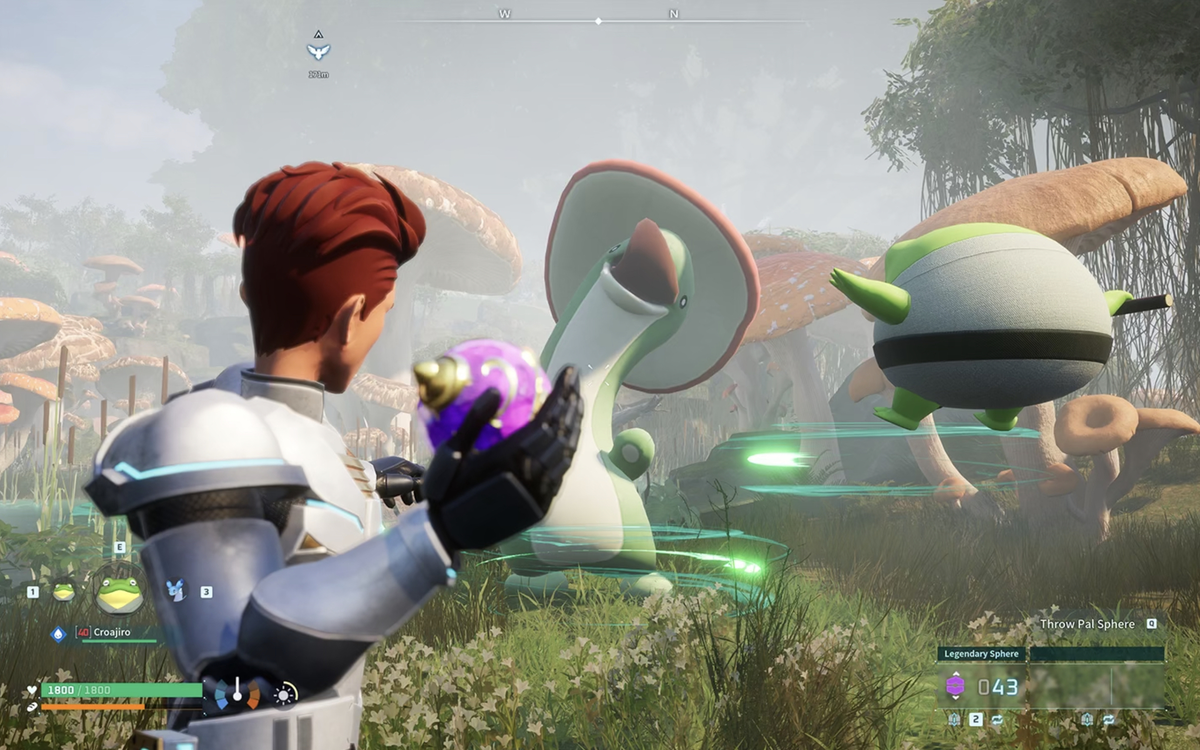The width and height of the screenshot is (1200, 750).
Task: Click the compass bar heading strip
Action: point(598,20)
